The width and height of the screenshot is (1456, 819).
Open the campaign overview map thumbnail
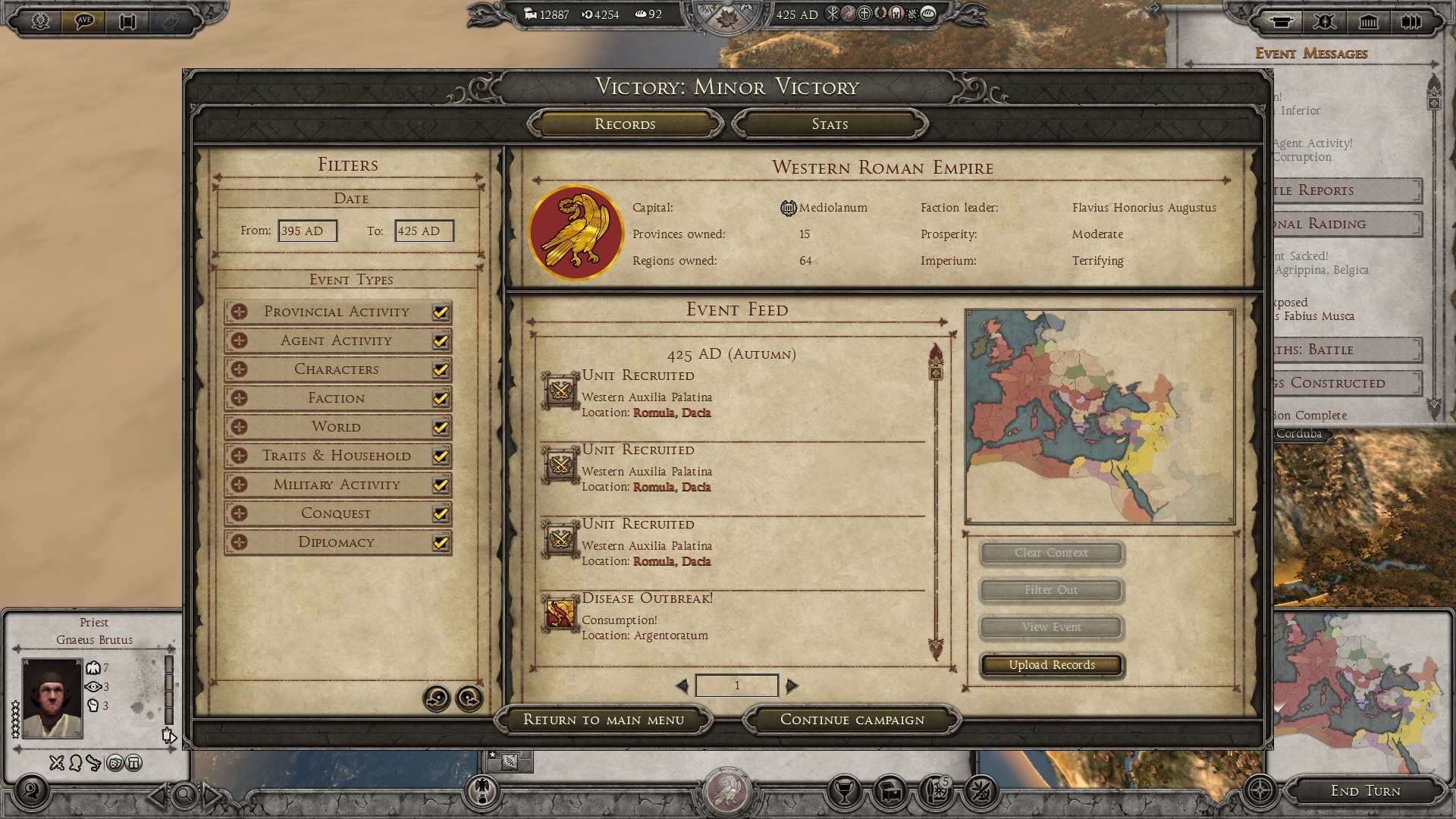coord(1100,416)
